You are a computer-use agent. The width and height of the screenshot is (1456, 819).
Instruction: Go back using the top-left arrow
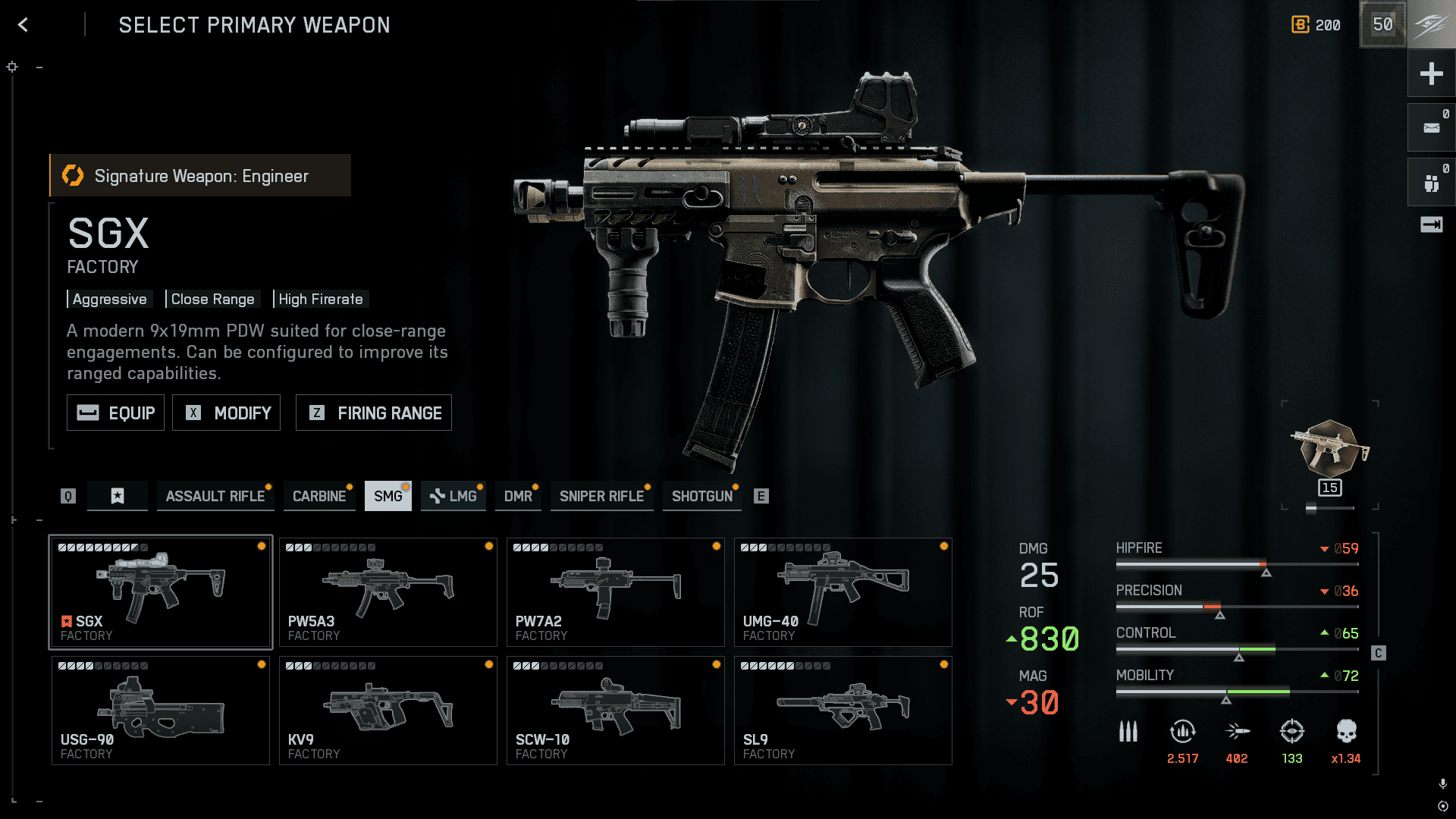(x=24, y=25)
